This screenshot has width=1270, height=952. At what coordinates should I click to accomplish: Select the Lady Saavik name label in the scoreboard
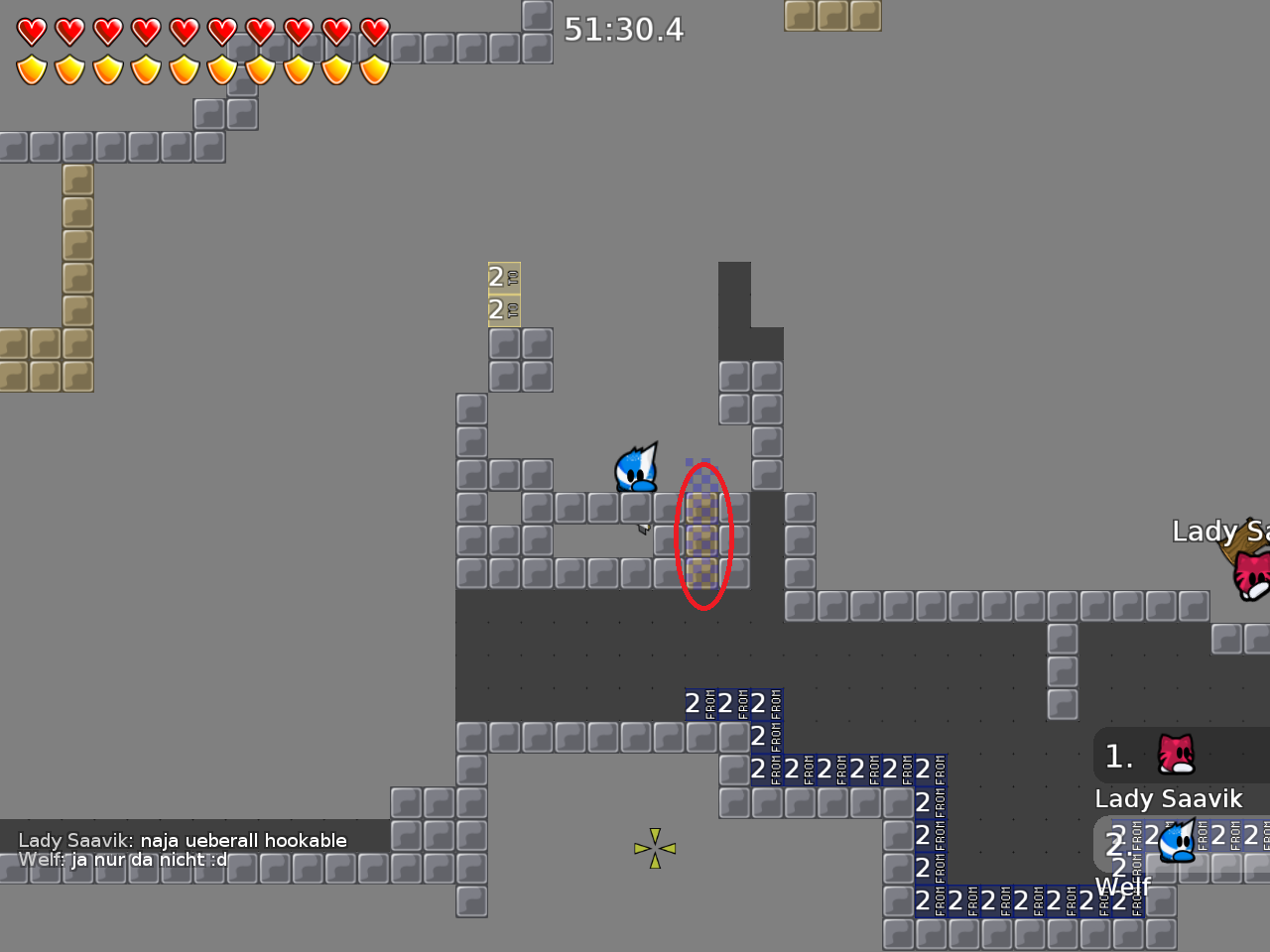1169,798
